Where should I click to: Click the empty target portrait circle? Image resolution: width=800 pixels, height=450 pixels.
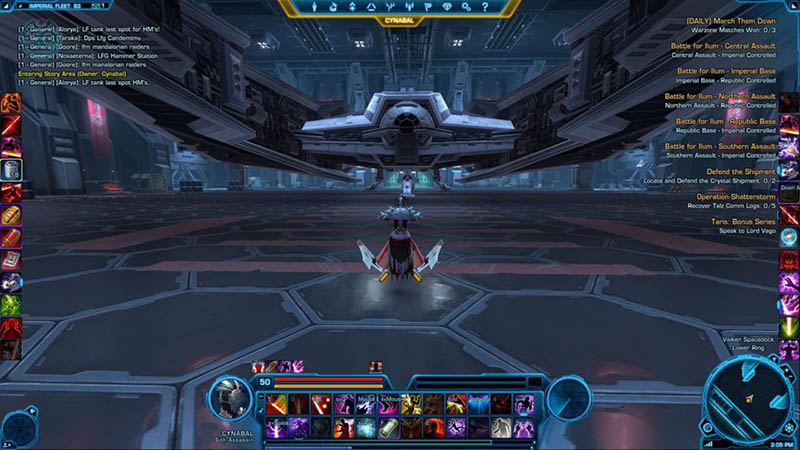coord(567,397)
